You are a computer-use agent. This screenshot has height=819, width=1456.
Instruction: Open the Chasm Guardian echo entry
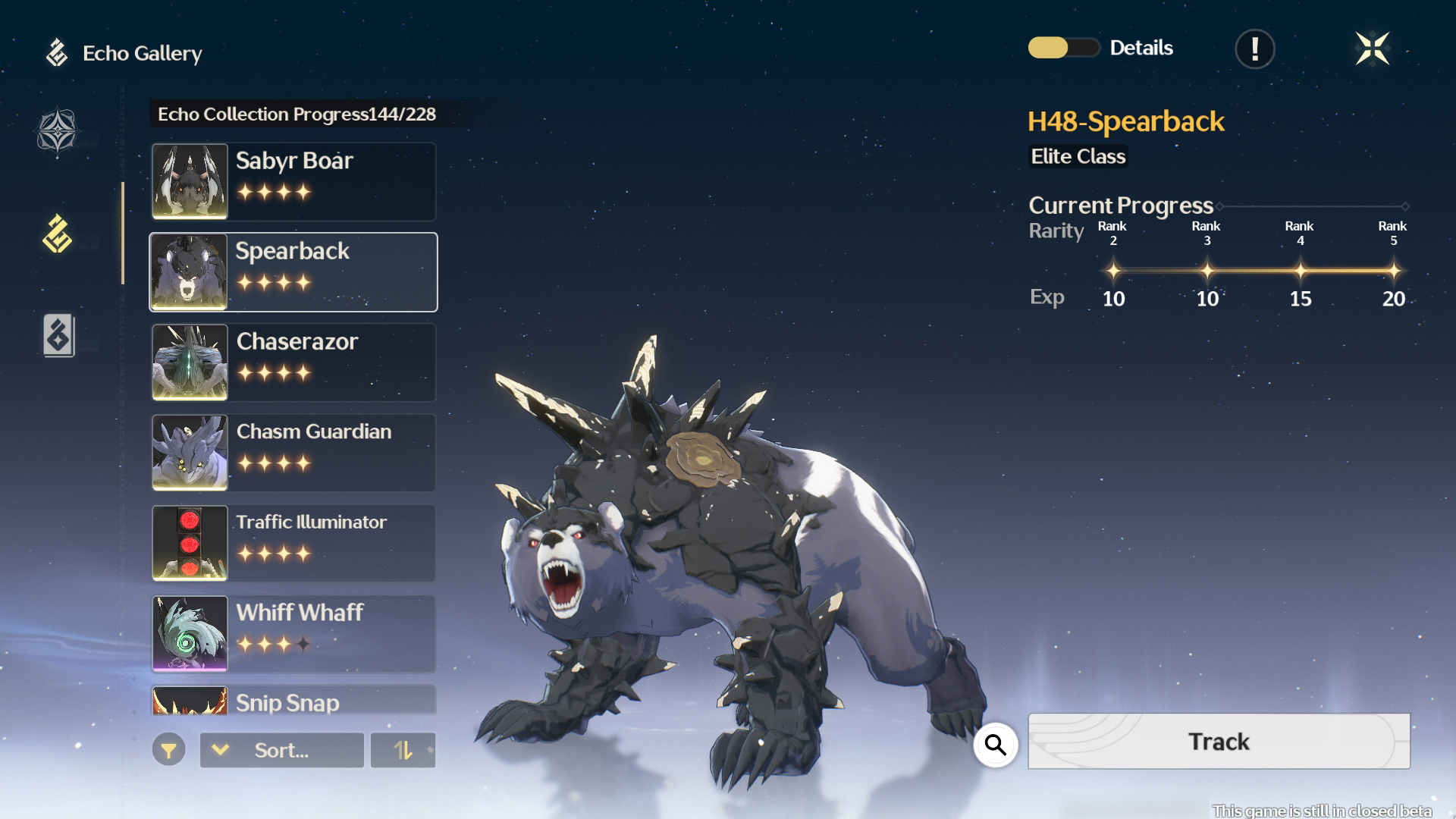[x=293, y=453]
